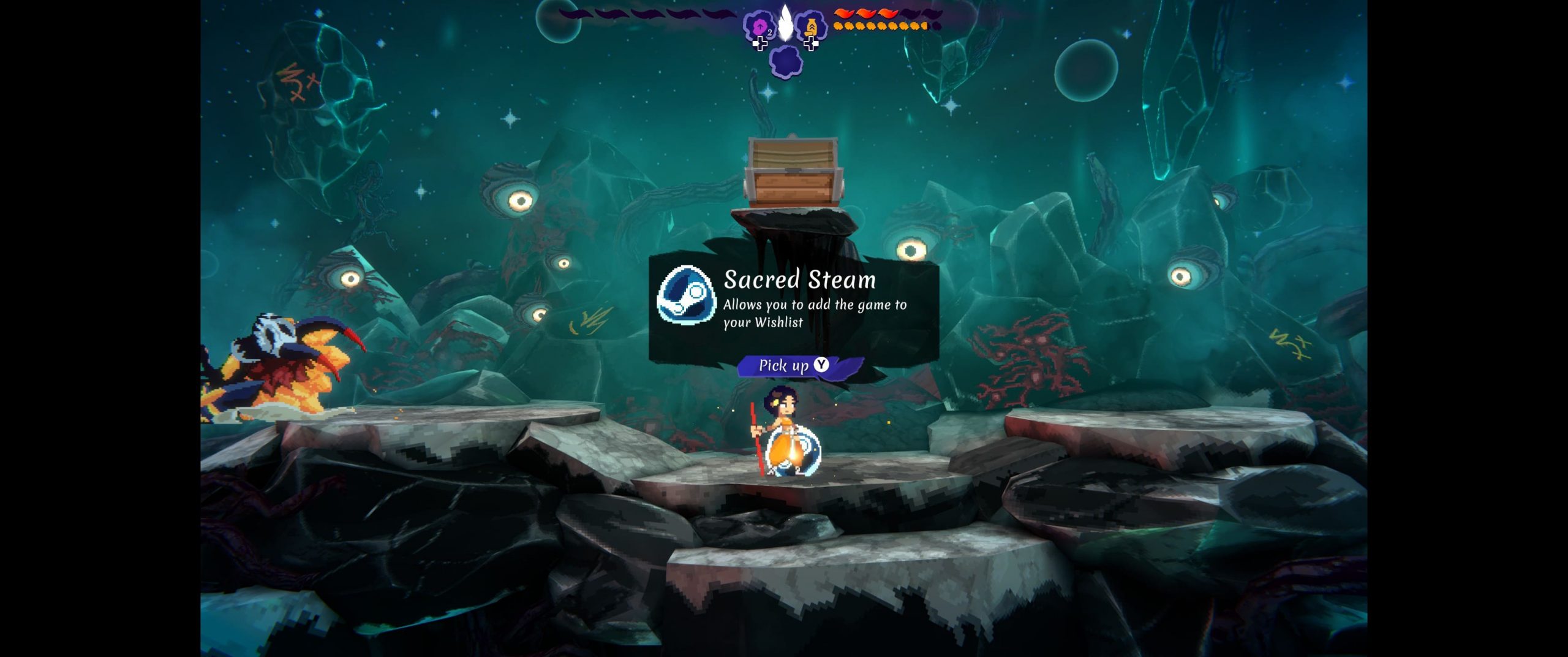Viewport: 1568px width, 657px height.
Task: Use the purple arrow consumable slot
Action: 759,27
